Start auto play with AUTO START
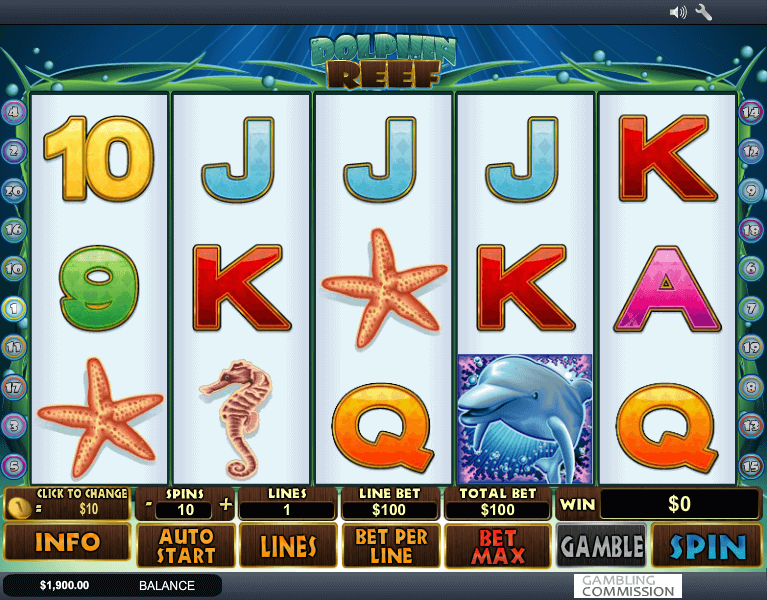This screenshot has height=600, width=767. click(186, 546)
